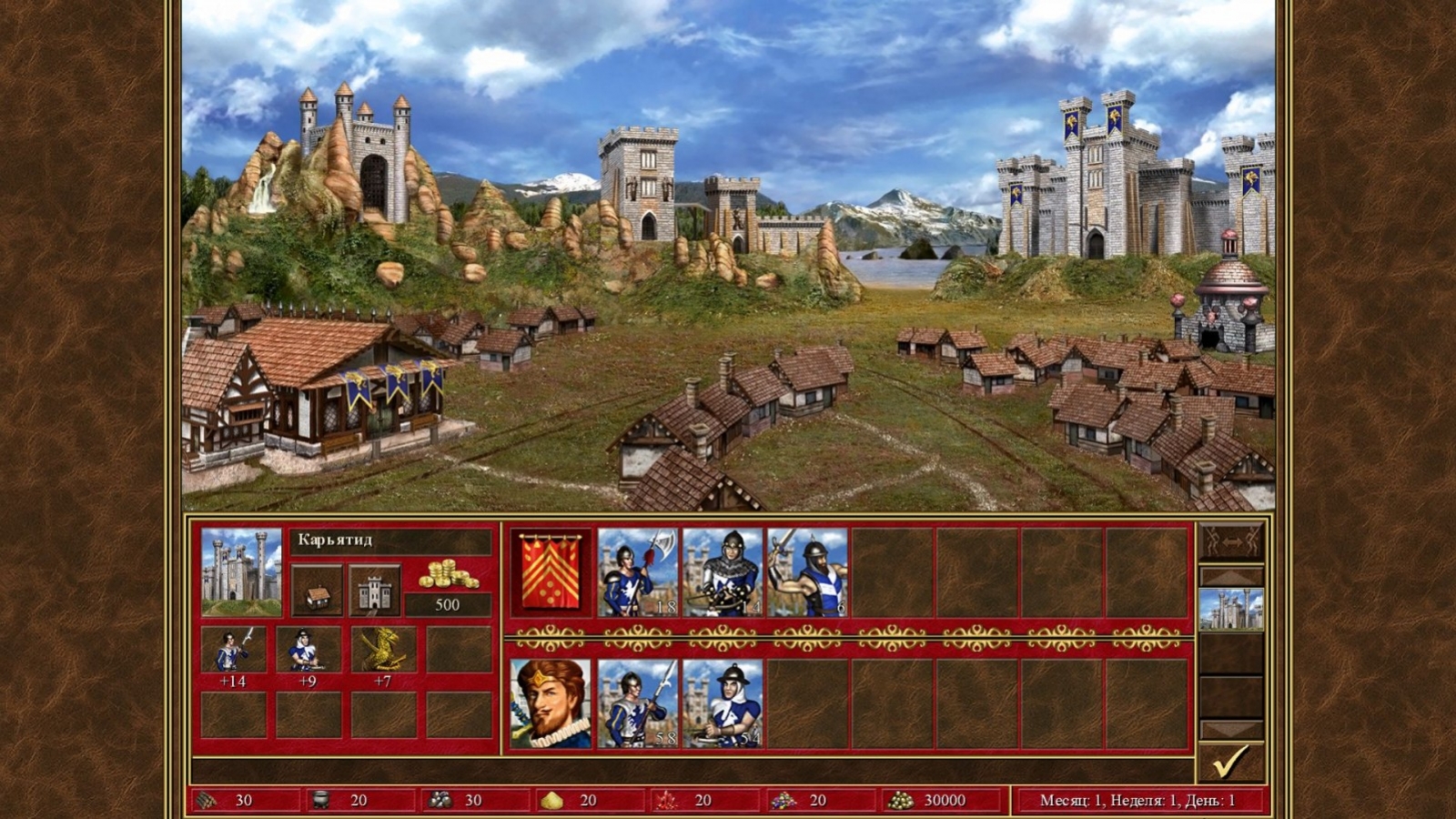Screen dimensions: 1456x819
Task: Click the up arrow above the town list
Action: tap(1232, 576)
